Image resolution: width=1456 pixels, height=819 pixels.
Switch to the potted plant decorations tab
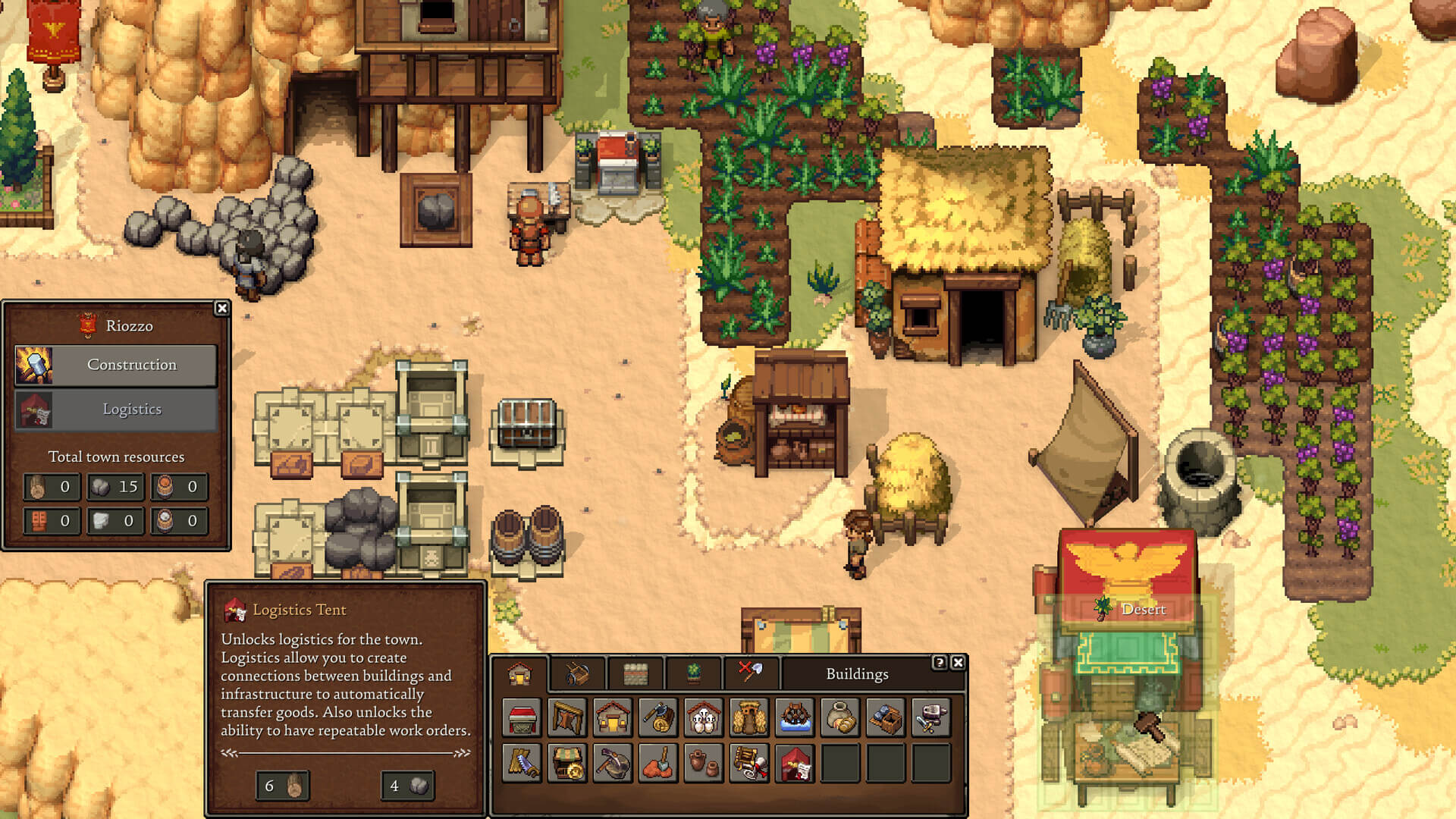(x=693, y=673)
